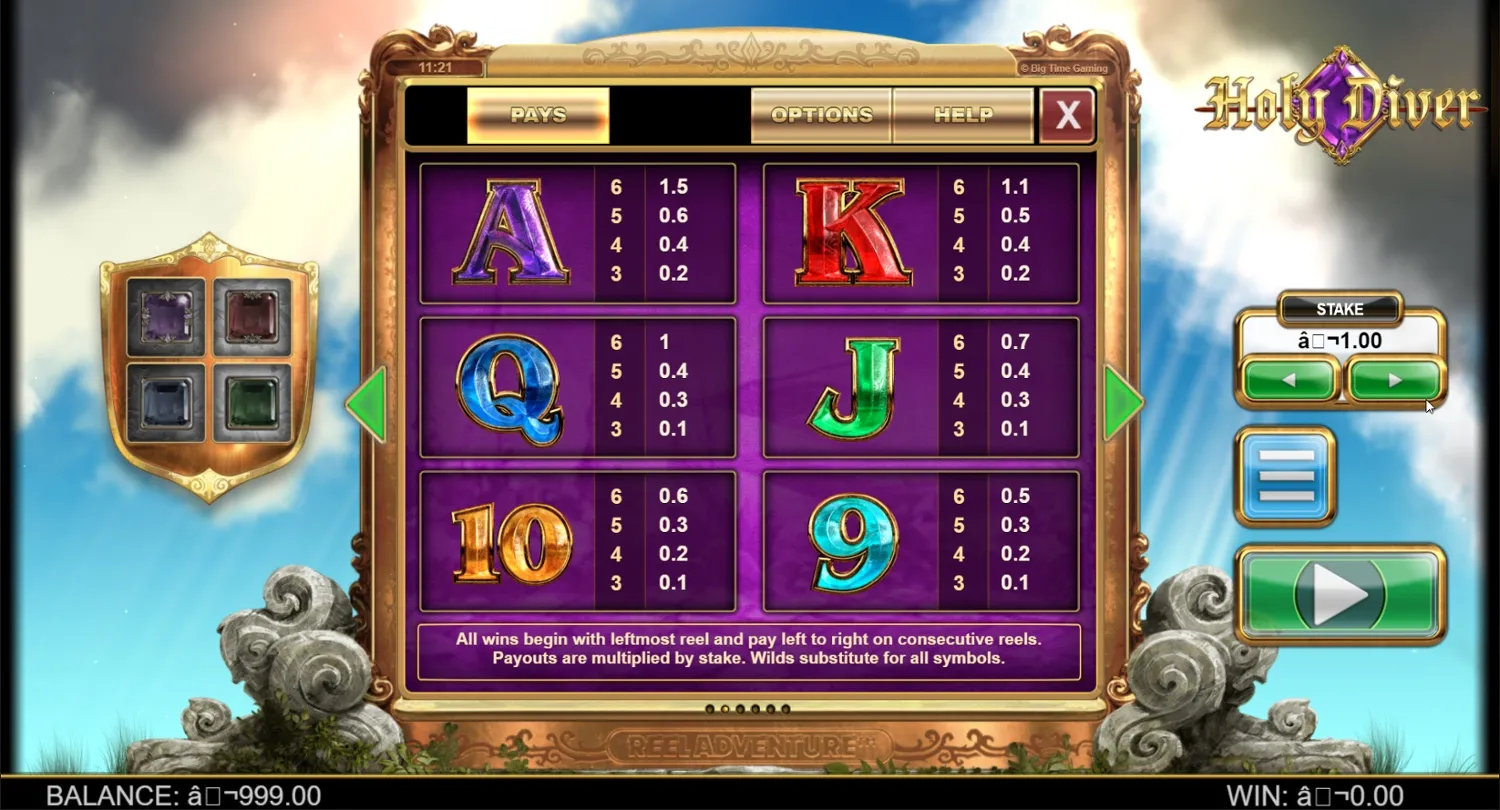Viewport: 1500px width, 810px height.
Task: Switch to the OPTIONS tab
Action: click(x=820, y=115)
